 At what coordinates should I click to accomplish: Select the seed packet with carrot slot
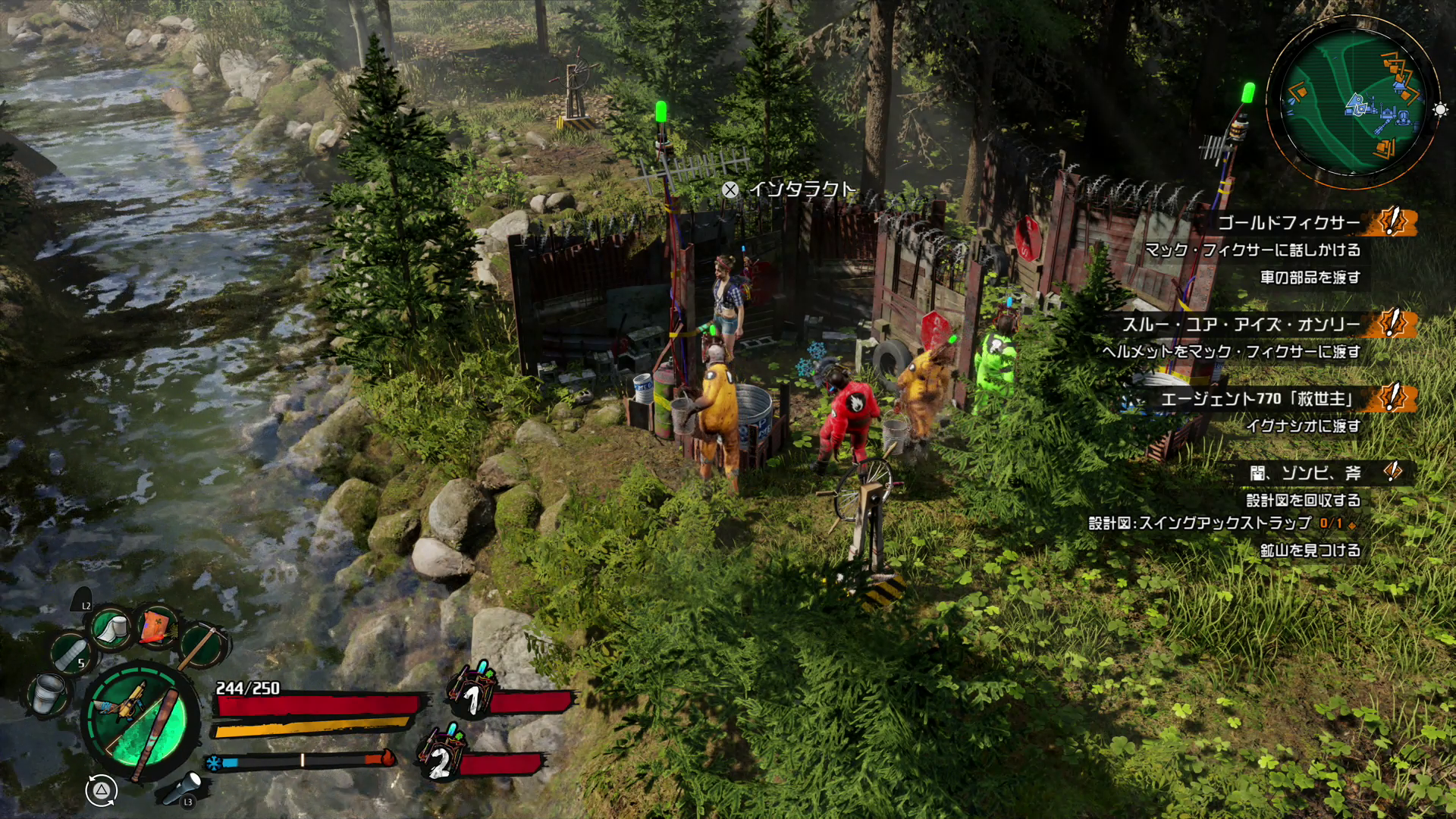click(x=157, y=626)
